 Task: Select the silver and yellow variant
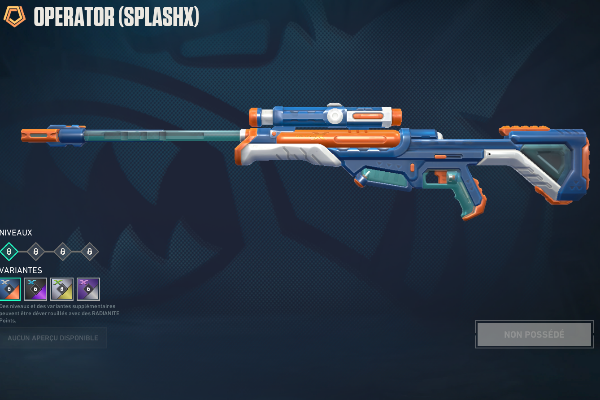pyautogui.click(x=62, y=289)
